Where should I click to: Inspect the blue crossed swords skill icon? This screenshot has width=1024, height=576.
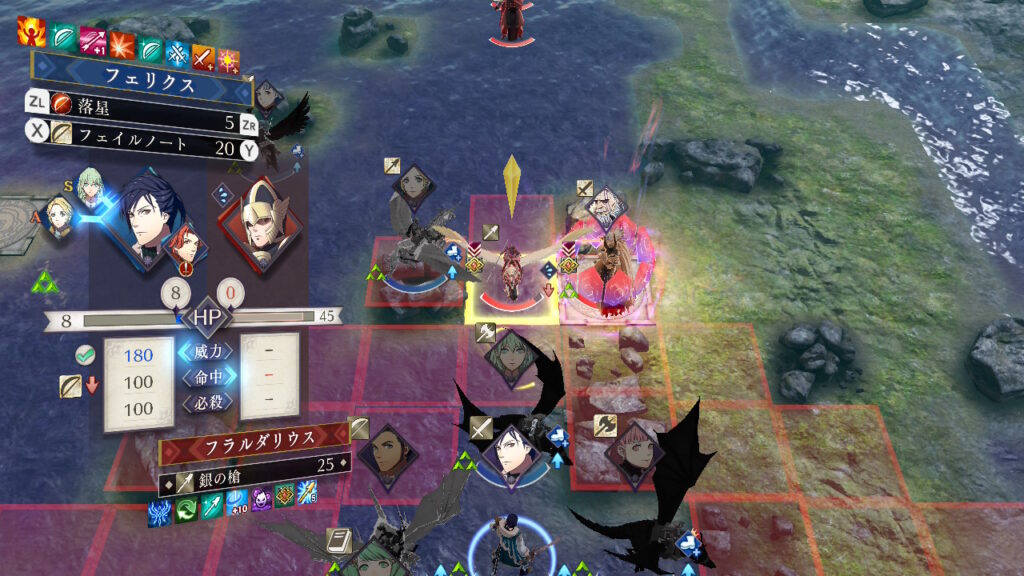[x=176, y=52]
